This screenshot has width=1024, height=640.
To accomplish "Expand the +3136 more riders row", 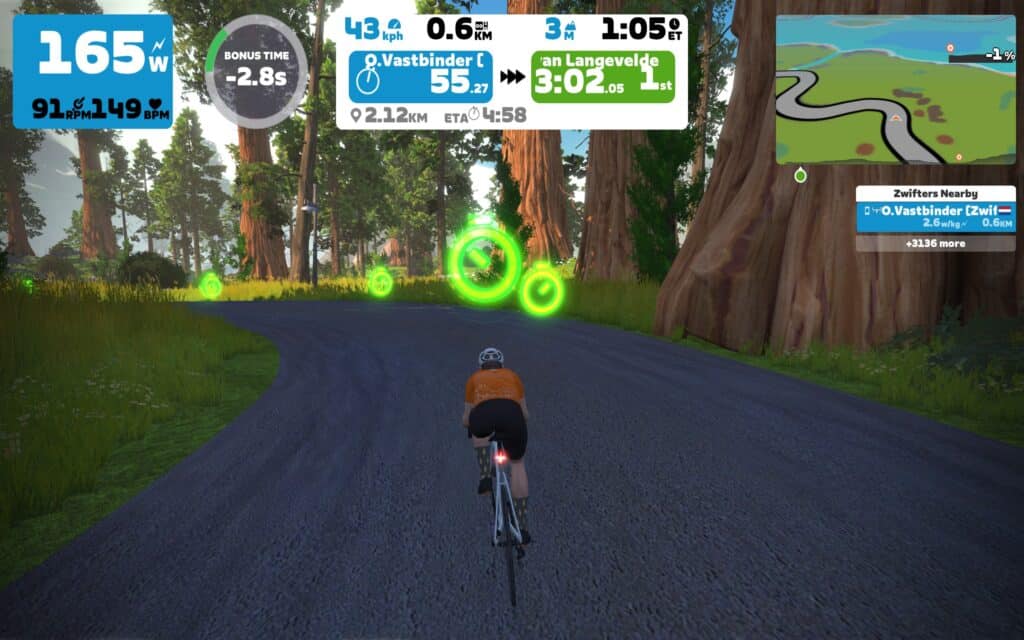I will coord(935,243).
